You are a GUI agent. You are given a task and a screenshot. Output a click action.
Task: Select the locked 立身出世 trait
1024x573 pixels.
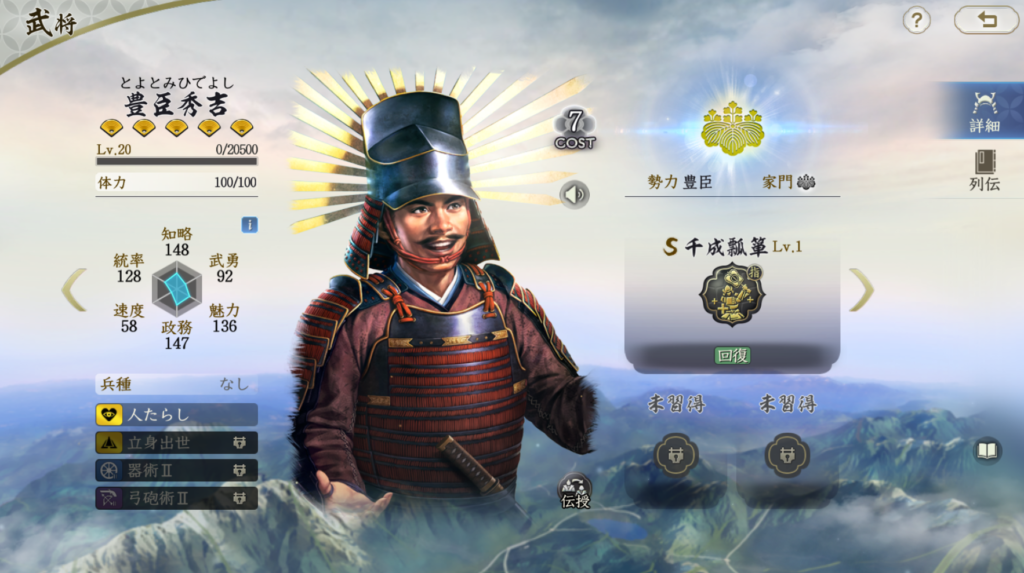pyautogui.click(x=176, y=442)
